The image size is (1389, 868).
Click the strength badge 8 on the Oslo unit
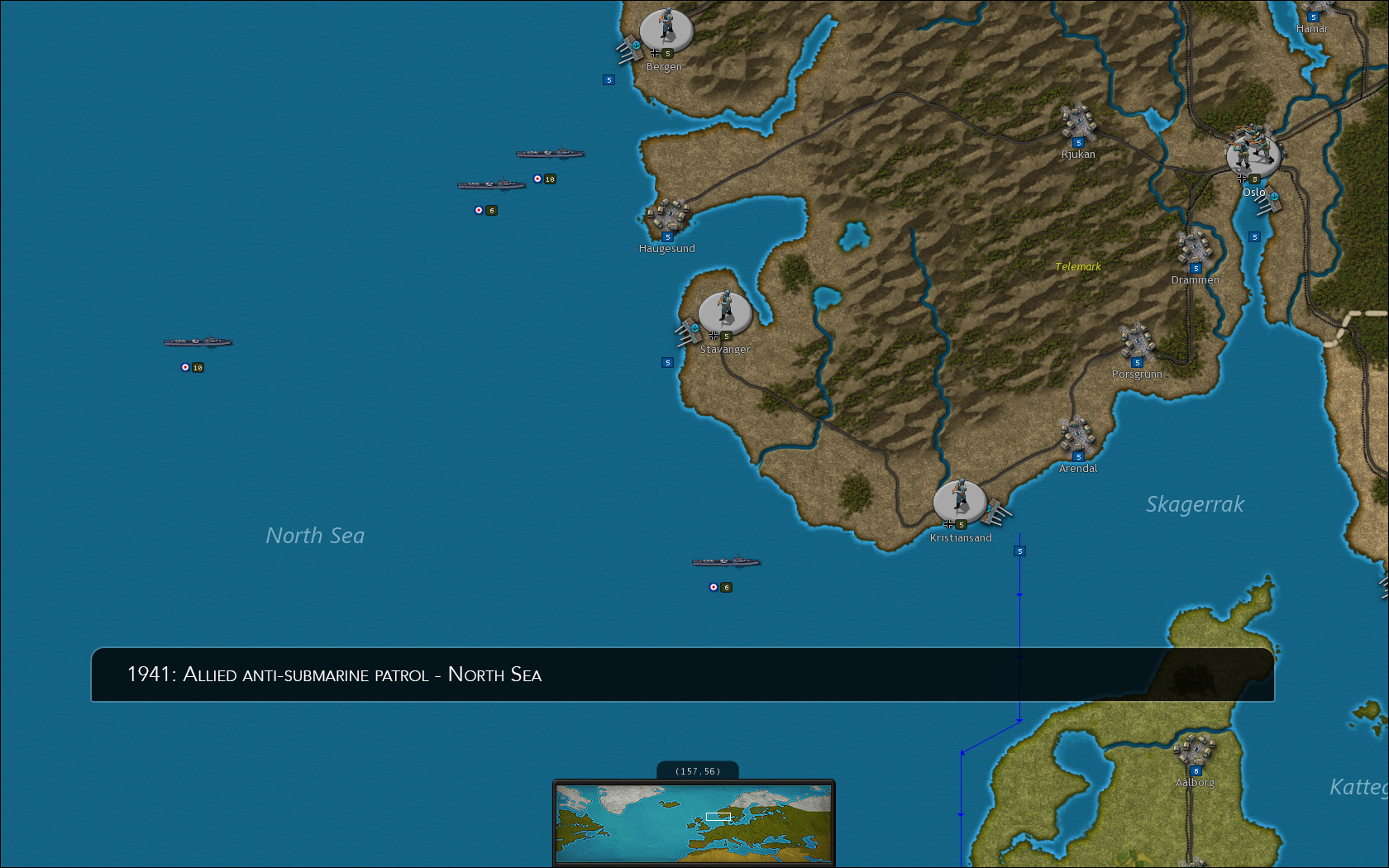1254,178
